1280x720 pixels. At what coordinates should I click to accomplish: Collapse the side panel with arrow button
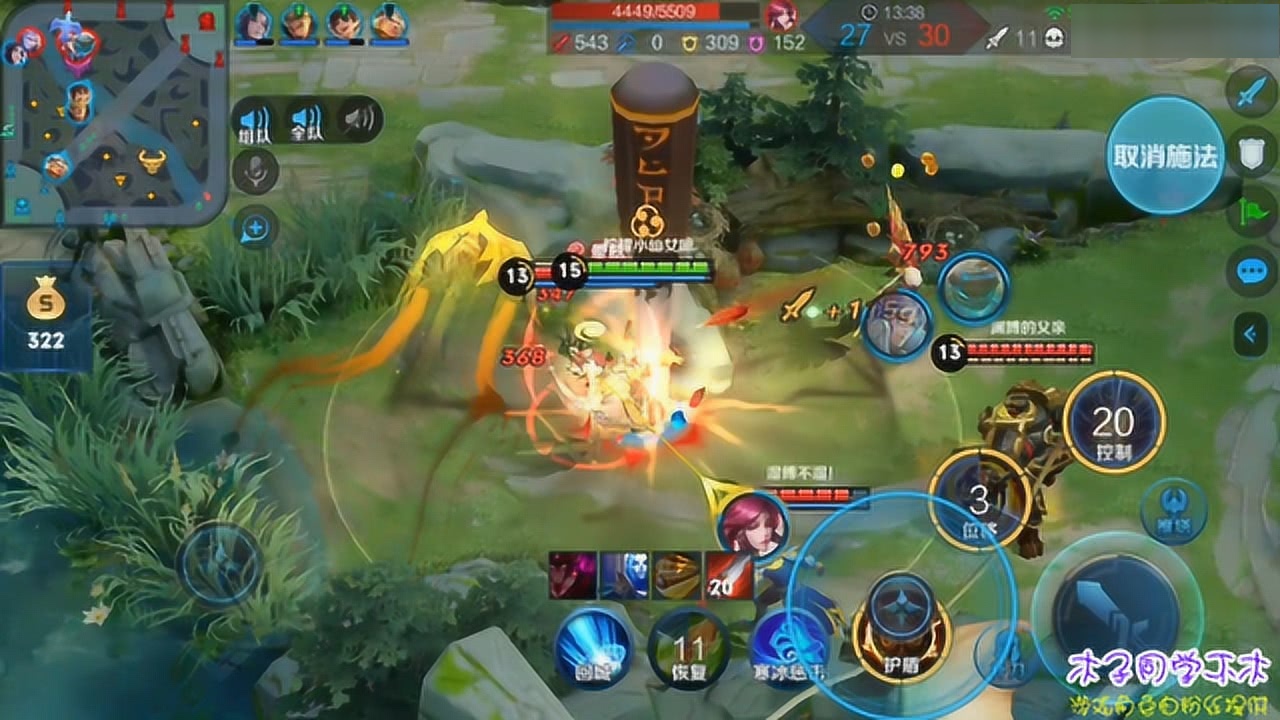point(1252,333)
